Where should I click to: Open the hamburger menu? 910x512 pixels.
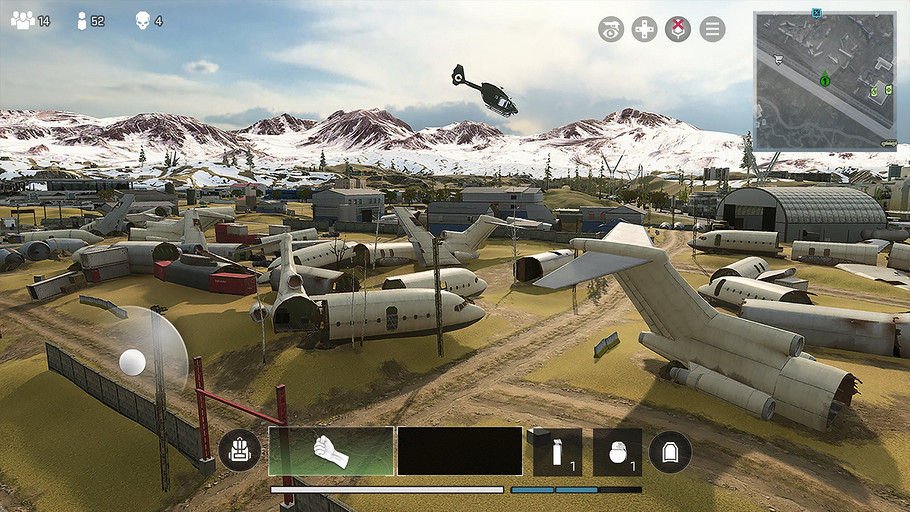click(712, 29)
